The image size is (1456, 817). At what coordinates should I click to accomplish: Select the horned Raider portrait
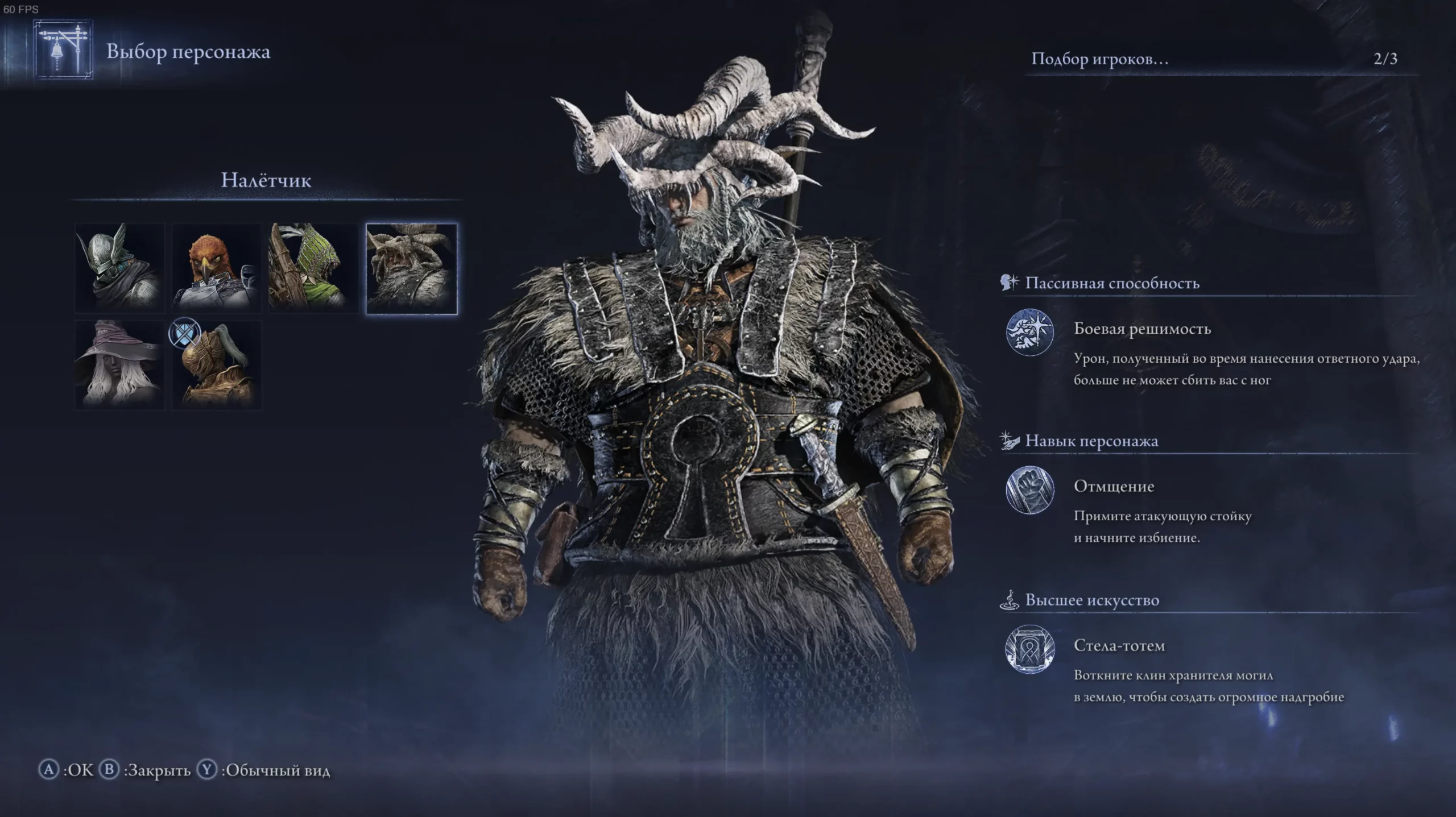[411, 268]
